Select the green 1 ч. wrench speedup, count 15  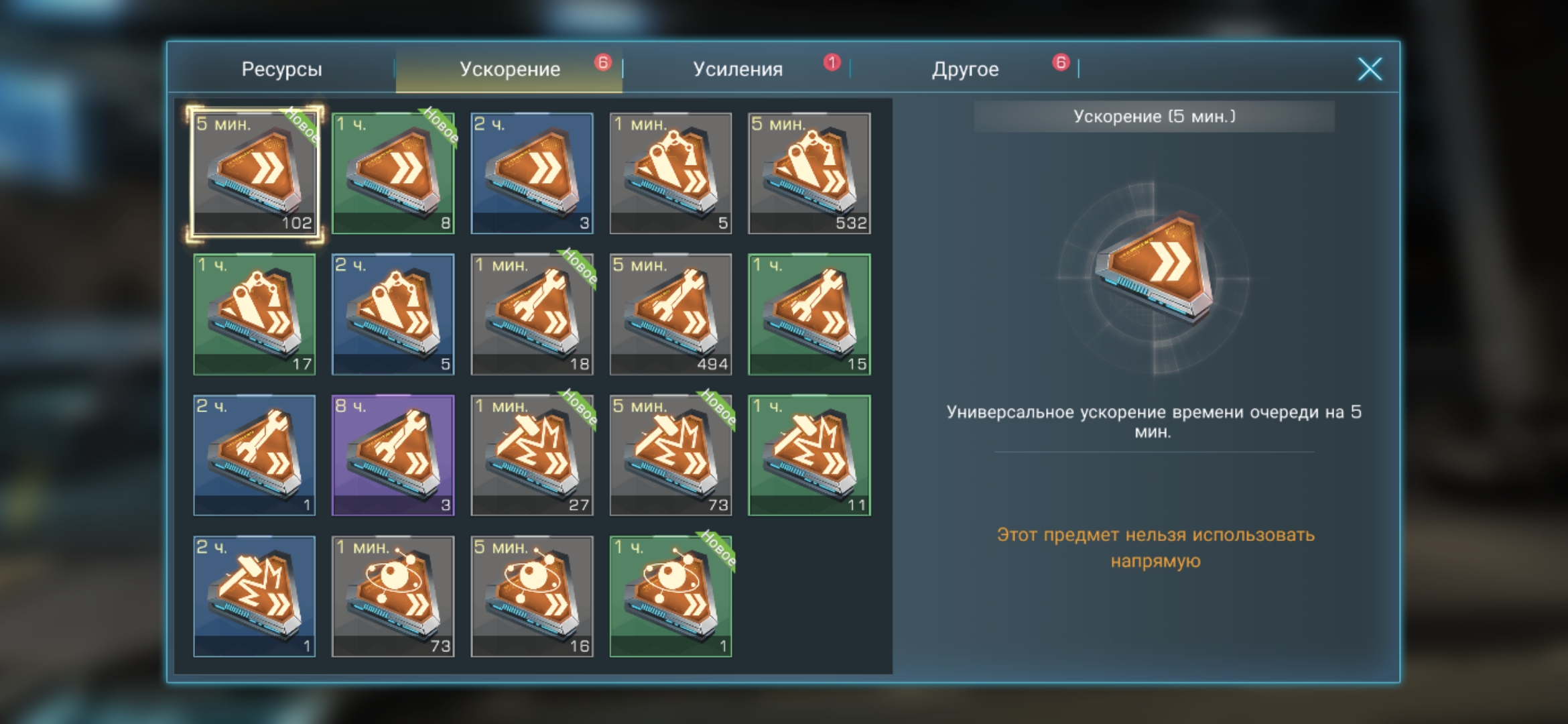809,314
